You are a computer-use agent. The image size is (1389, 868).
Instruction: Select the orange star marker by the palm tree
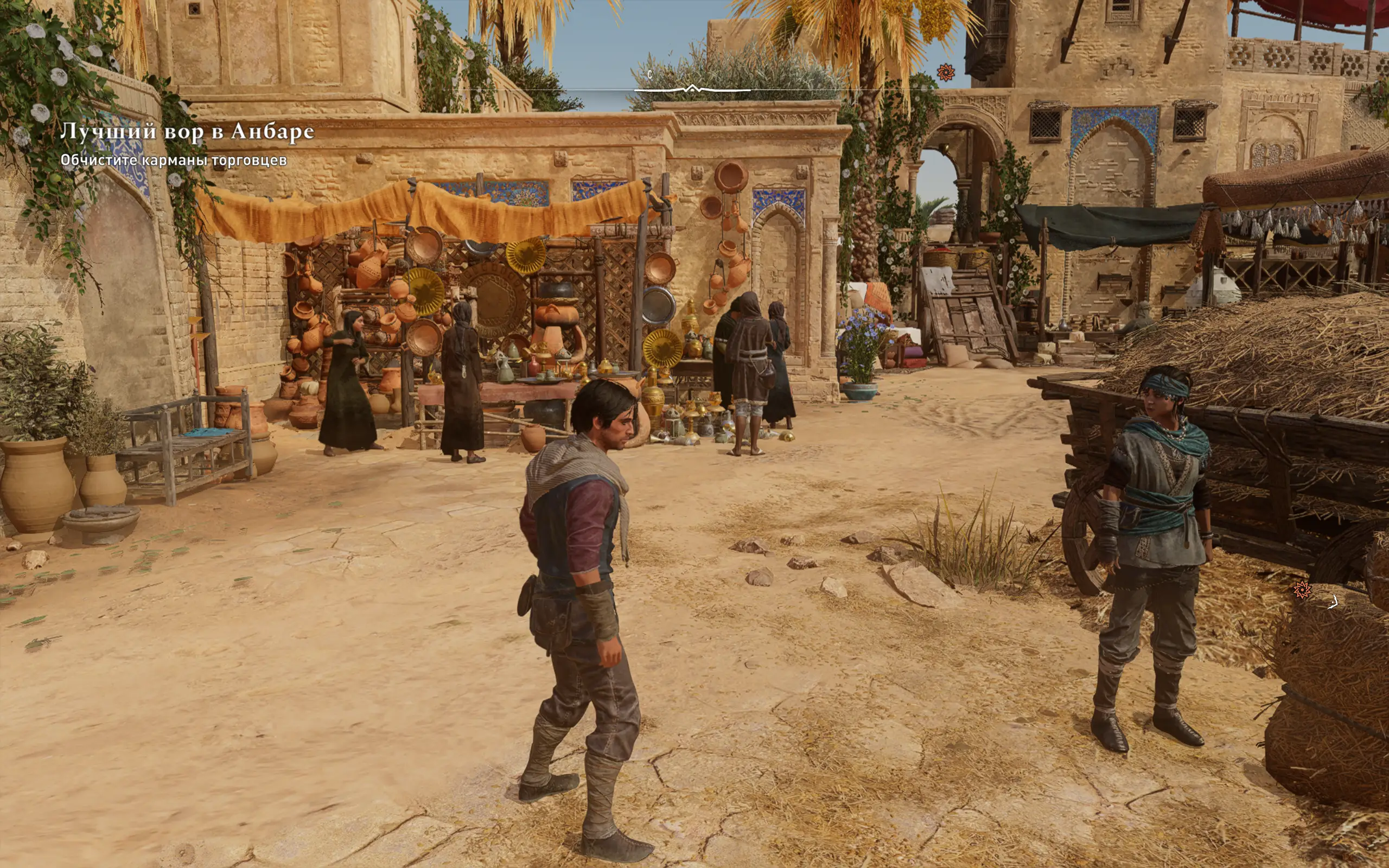(945, 72)
